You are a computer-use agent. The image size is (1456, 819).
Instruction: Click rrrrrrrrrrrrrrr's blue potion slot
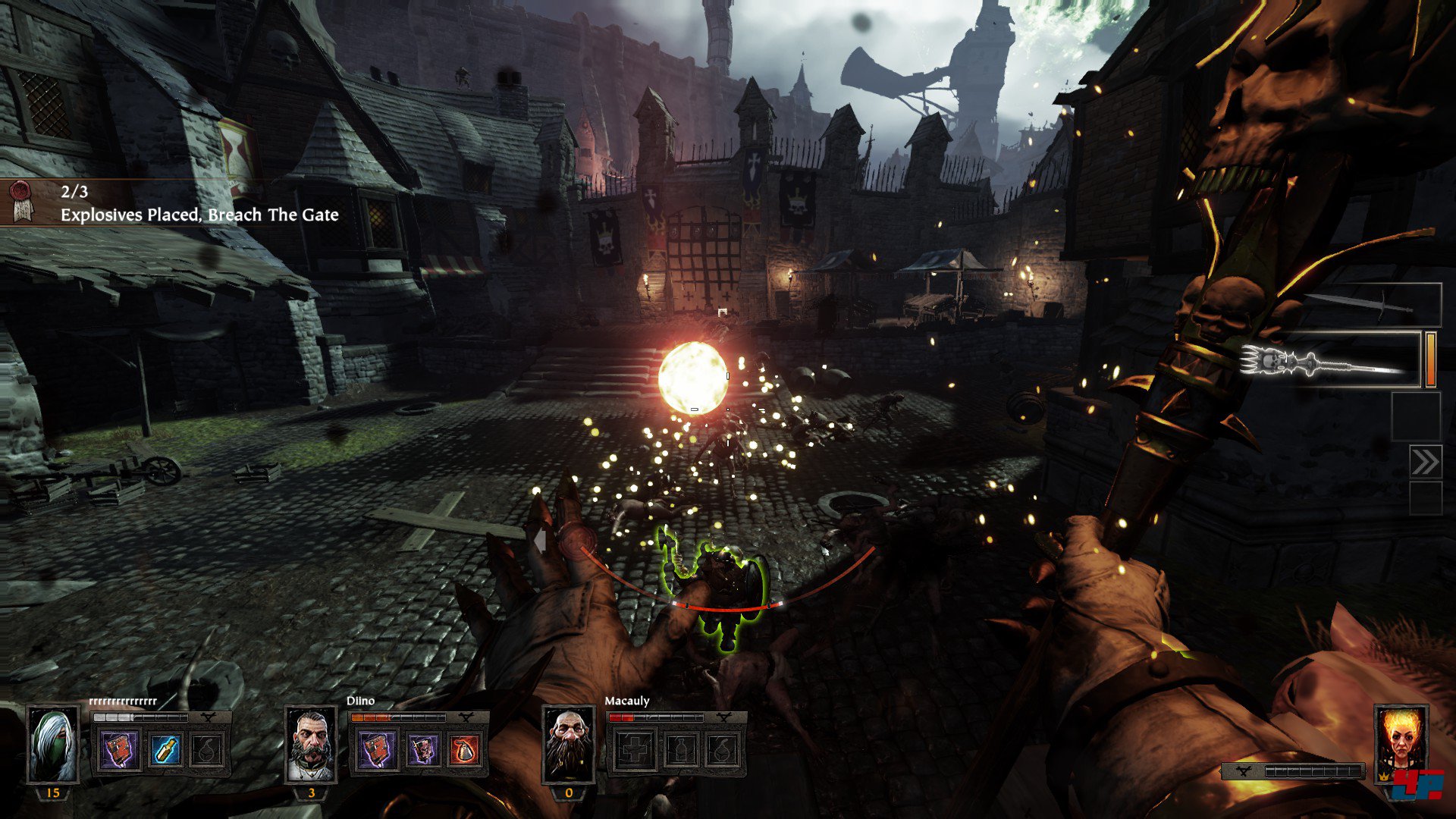point(163,750)
